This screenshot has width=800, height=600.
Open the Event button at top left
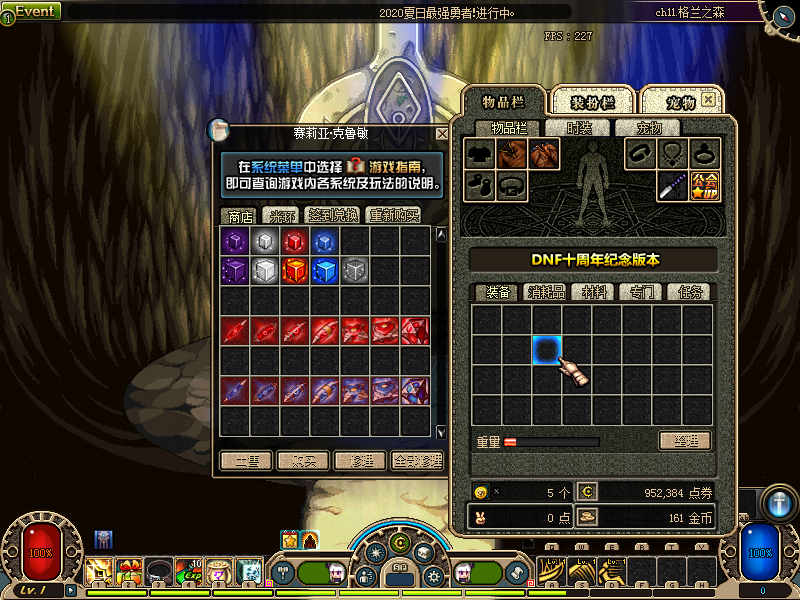click(x=34, y=11)
